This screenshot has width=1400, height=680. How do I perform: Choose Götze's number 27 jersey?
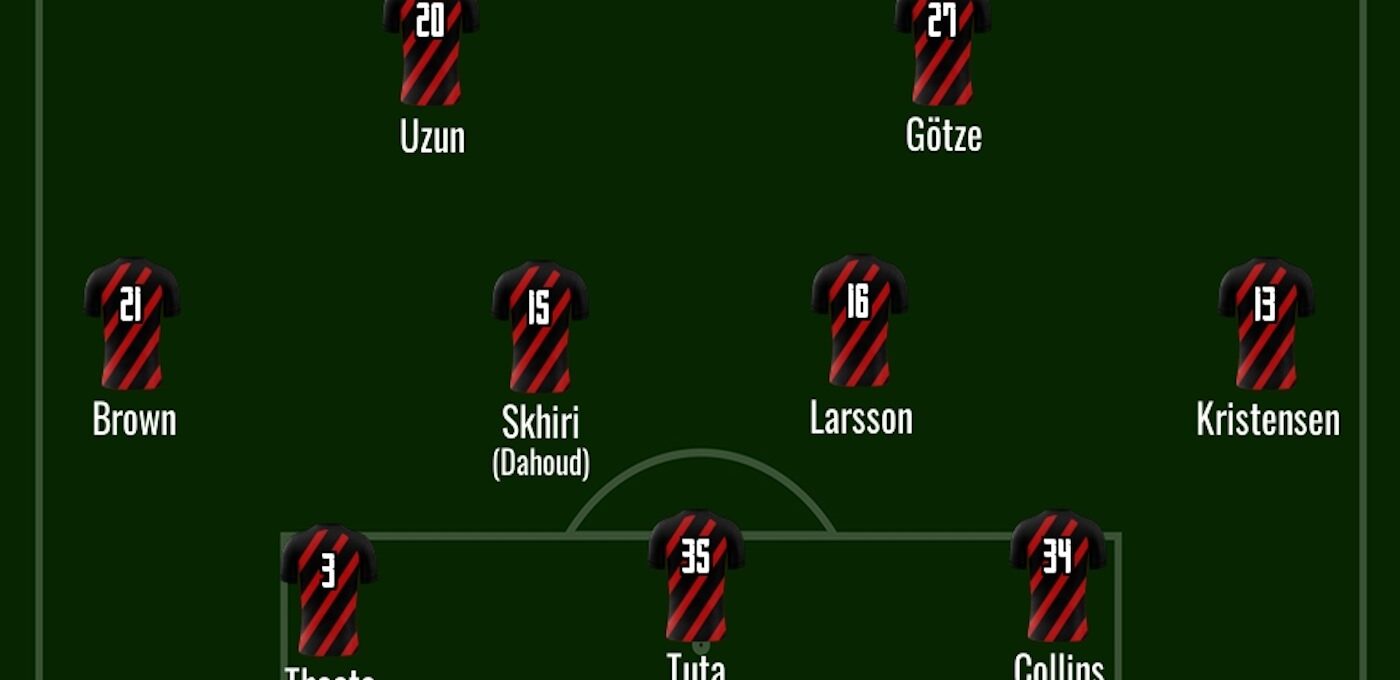[x=943, y=50]
